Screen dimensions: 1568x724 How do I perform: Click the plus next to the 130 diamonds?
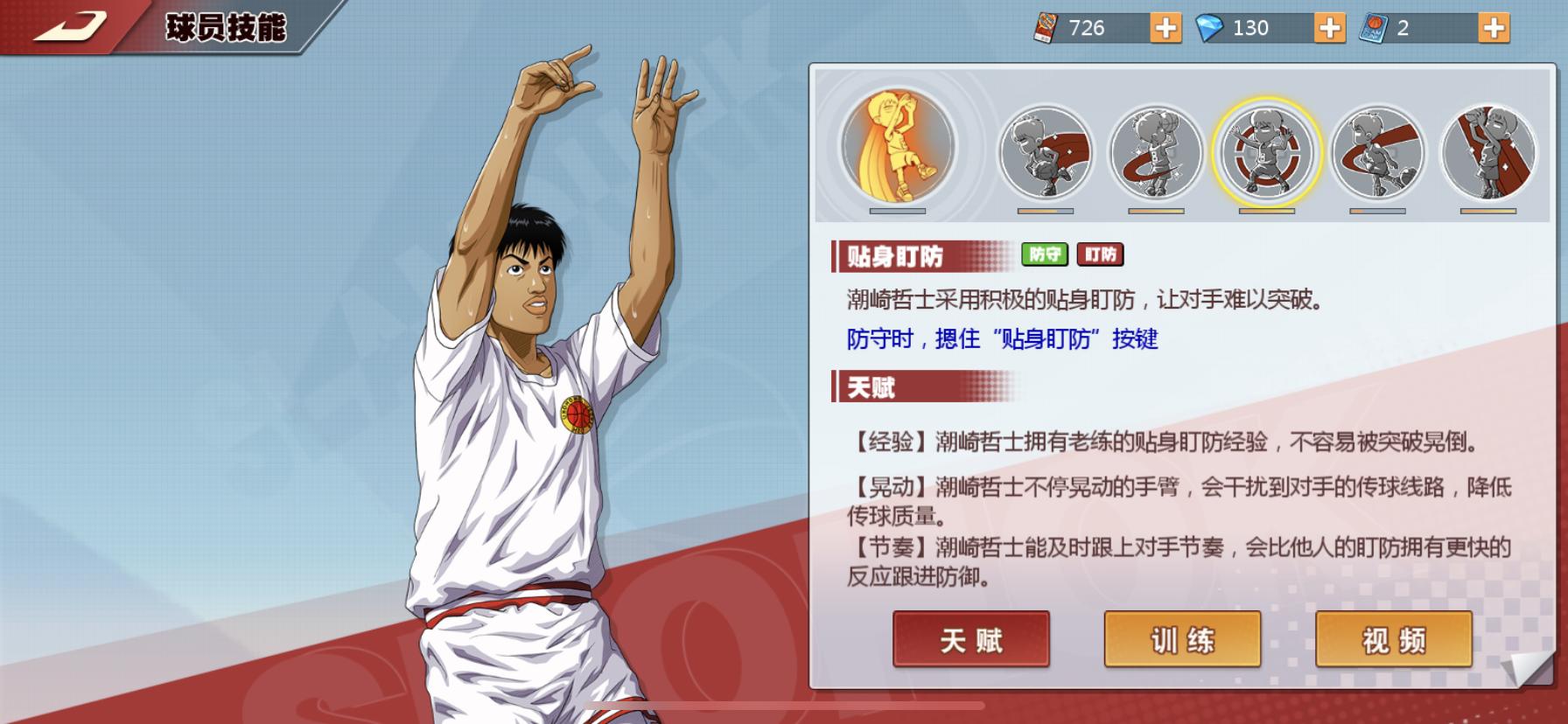[x=1329, y=28]
